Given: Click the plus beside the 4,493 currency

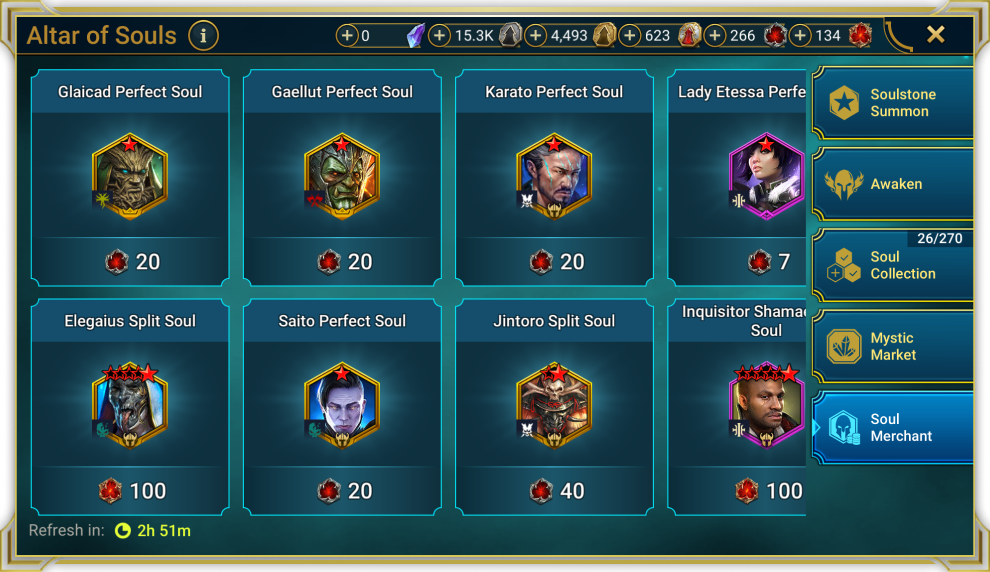Looking at the screenshot, I should pos(536,36).
